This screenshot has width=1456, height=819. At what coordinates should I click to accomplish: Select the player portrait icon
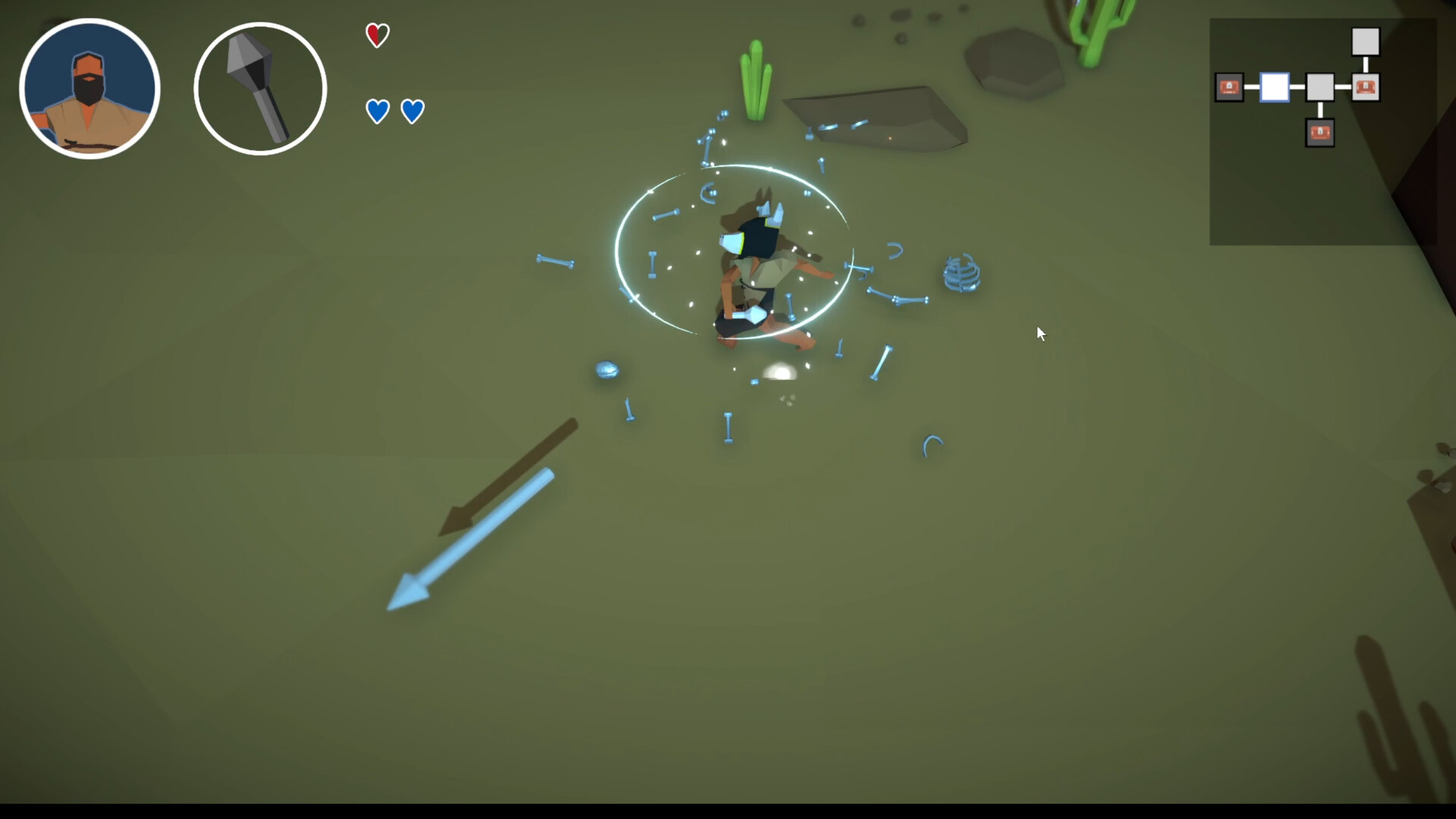tap(90, 87)
